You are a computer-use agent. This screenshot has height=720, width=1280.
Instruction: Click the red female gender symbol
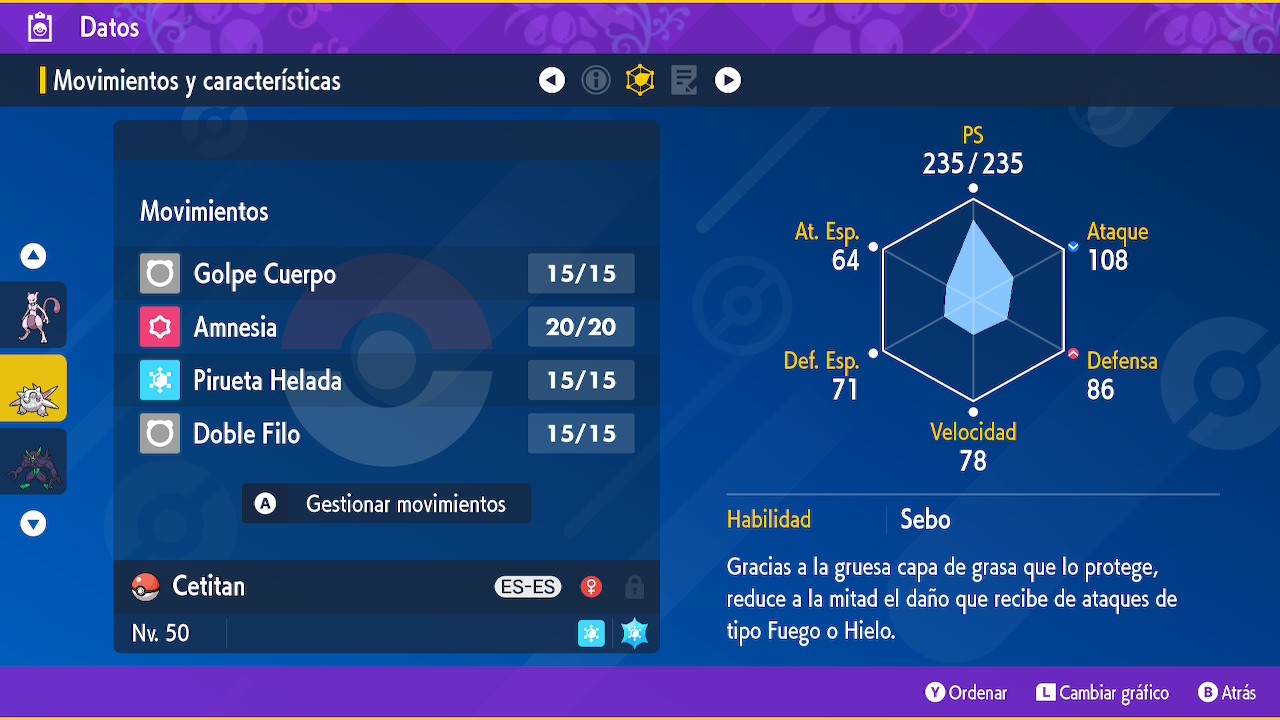pyautogui.click(x=591, y=587)
